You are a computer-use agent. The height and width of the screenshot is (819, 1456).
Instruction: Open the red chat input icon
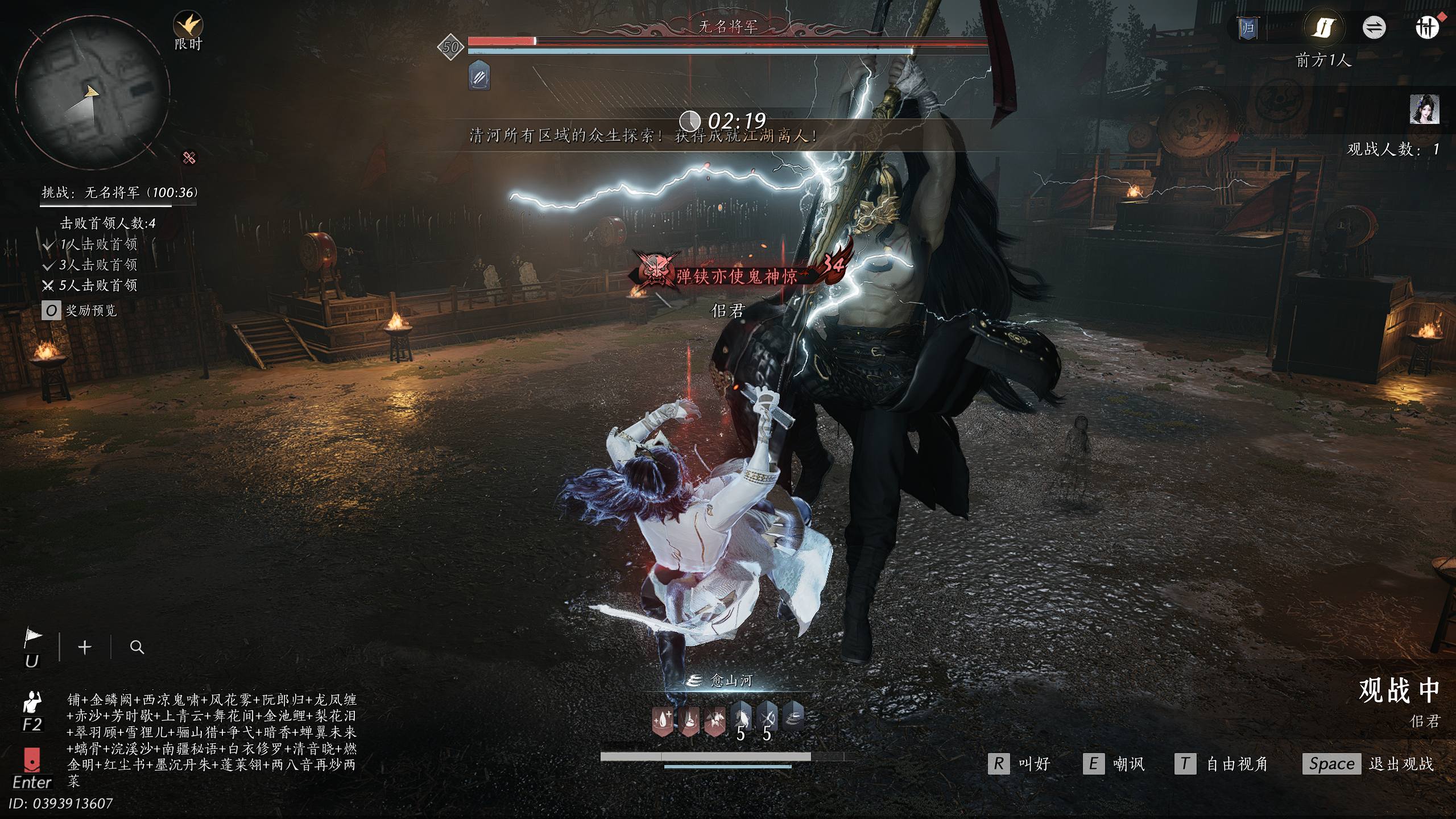pyautogui.click(x=32, y=760)
